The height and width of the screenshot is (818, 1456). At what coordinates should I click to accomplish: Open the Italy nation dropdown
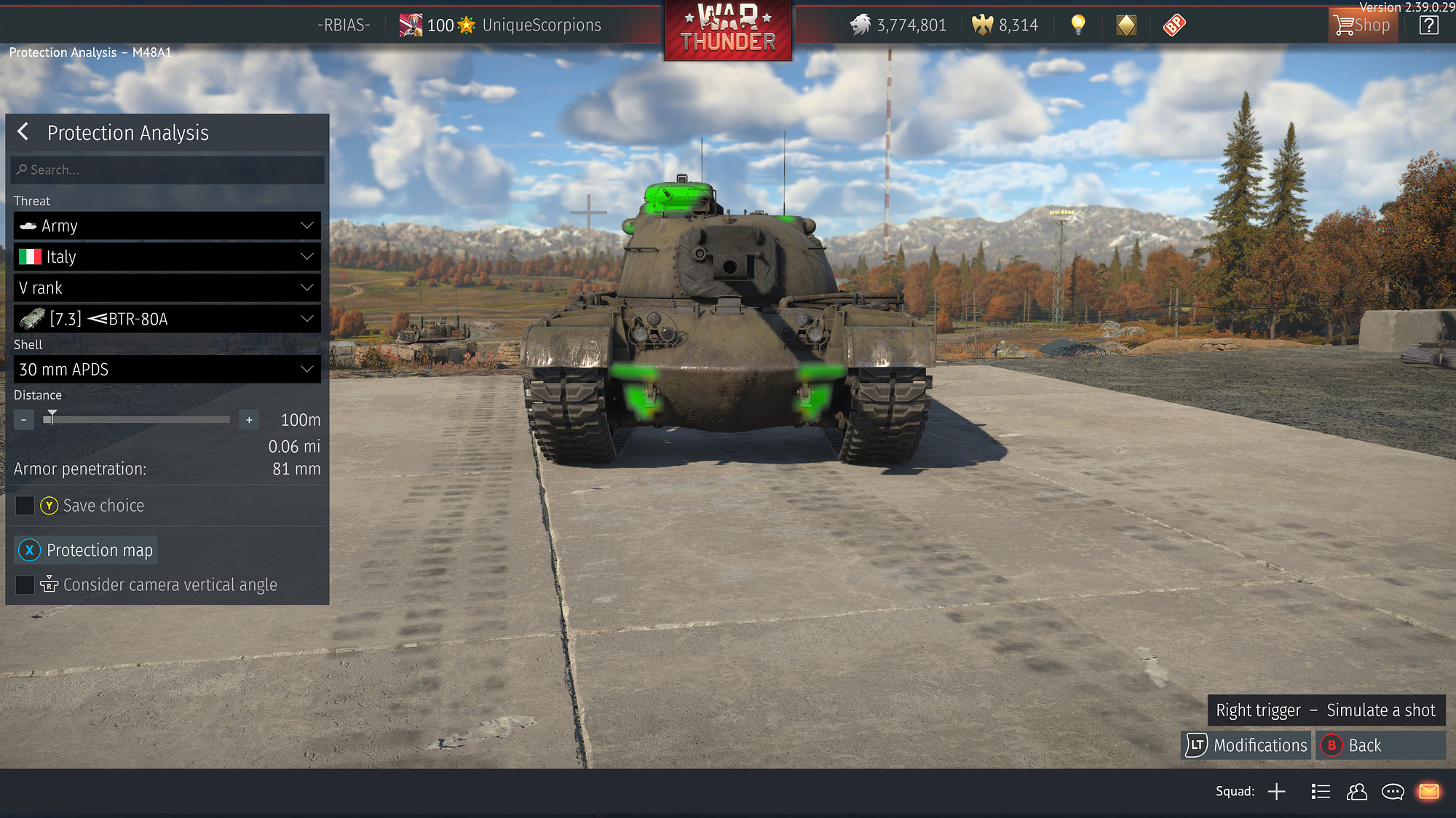[167, 256]
